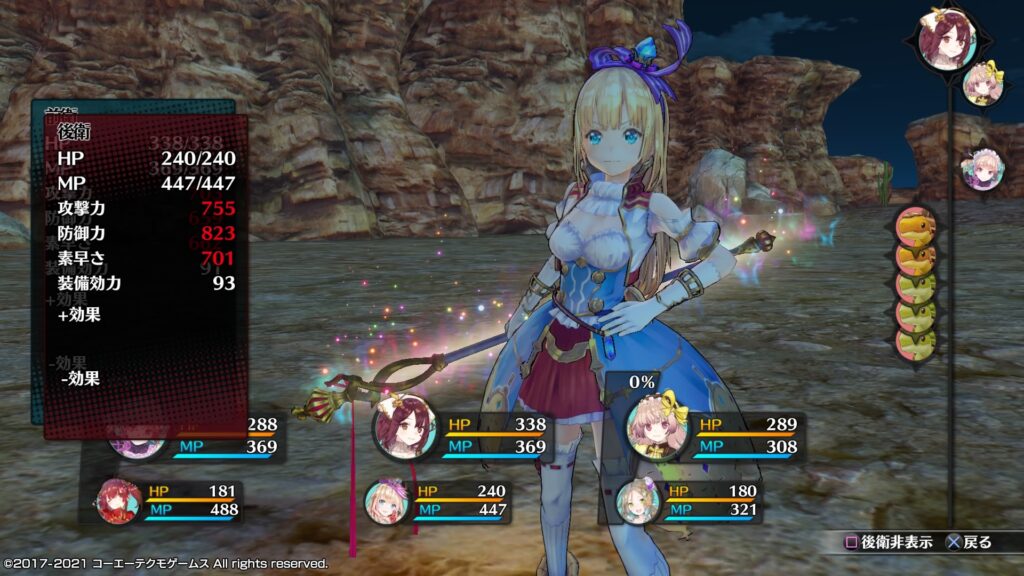Select Sophie's portrait in the party status row

pyautogui.click(x=405, y=428)
